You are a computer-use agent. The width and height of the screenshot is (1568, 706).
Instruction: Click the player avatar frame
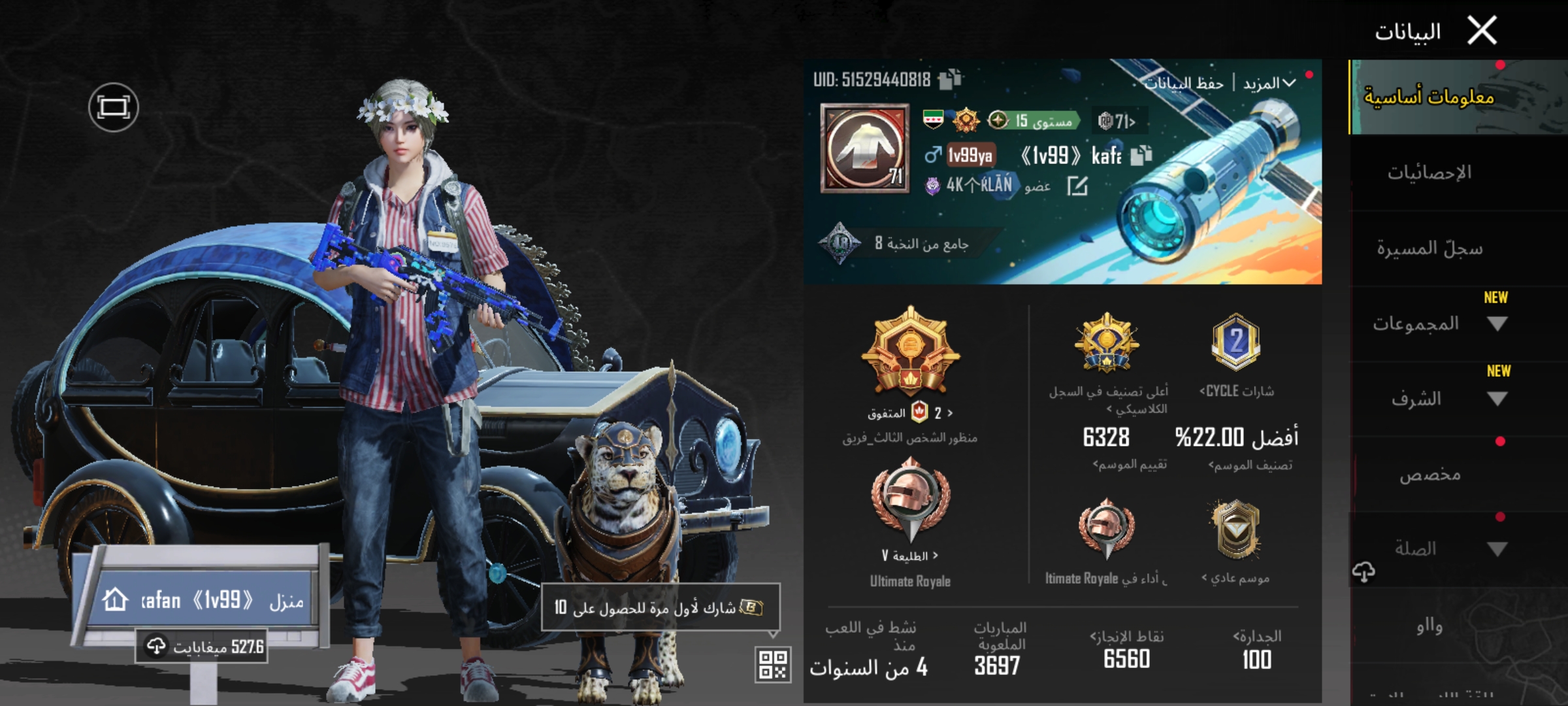tap(864, 148)
